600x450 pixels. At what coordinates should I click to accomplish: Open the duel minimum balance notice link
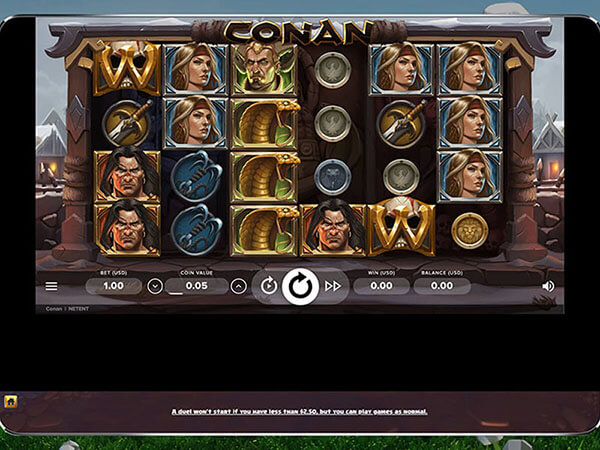(300, 411)
